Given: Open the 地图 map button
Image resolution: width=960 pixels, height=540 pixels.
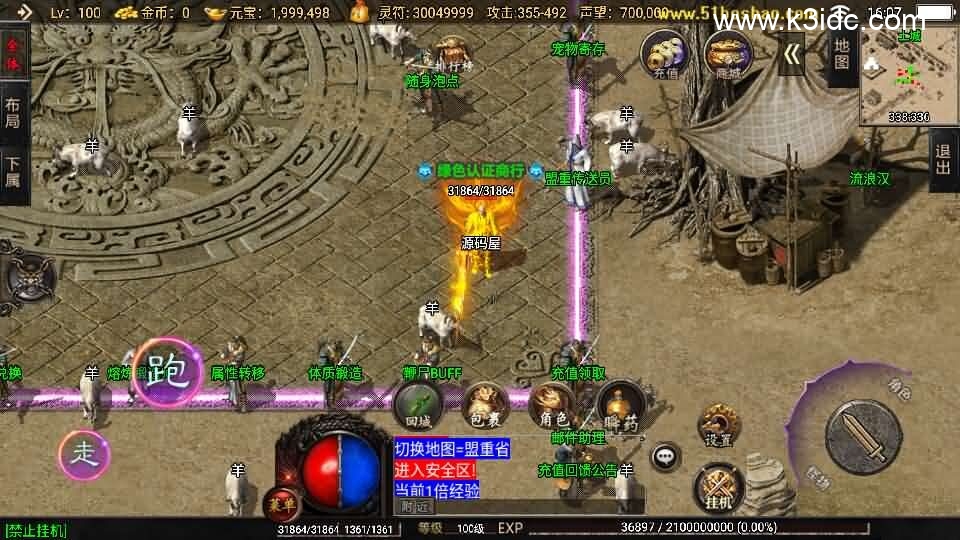Looking at the screenshot, I should click(x=842, y=55).
